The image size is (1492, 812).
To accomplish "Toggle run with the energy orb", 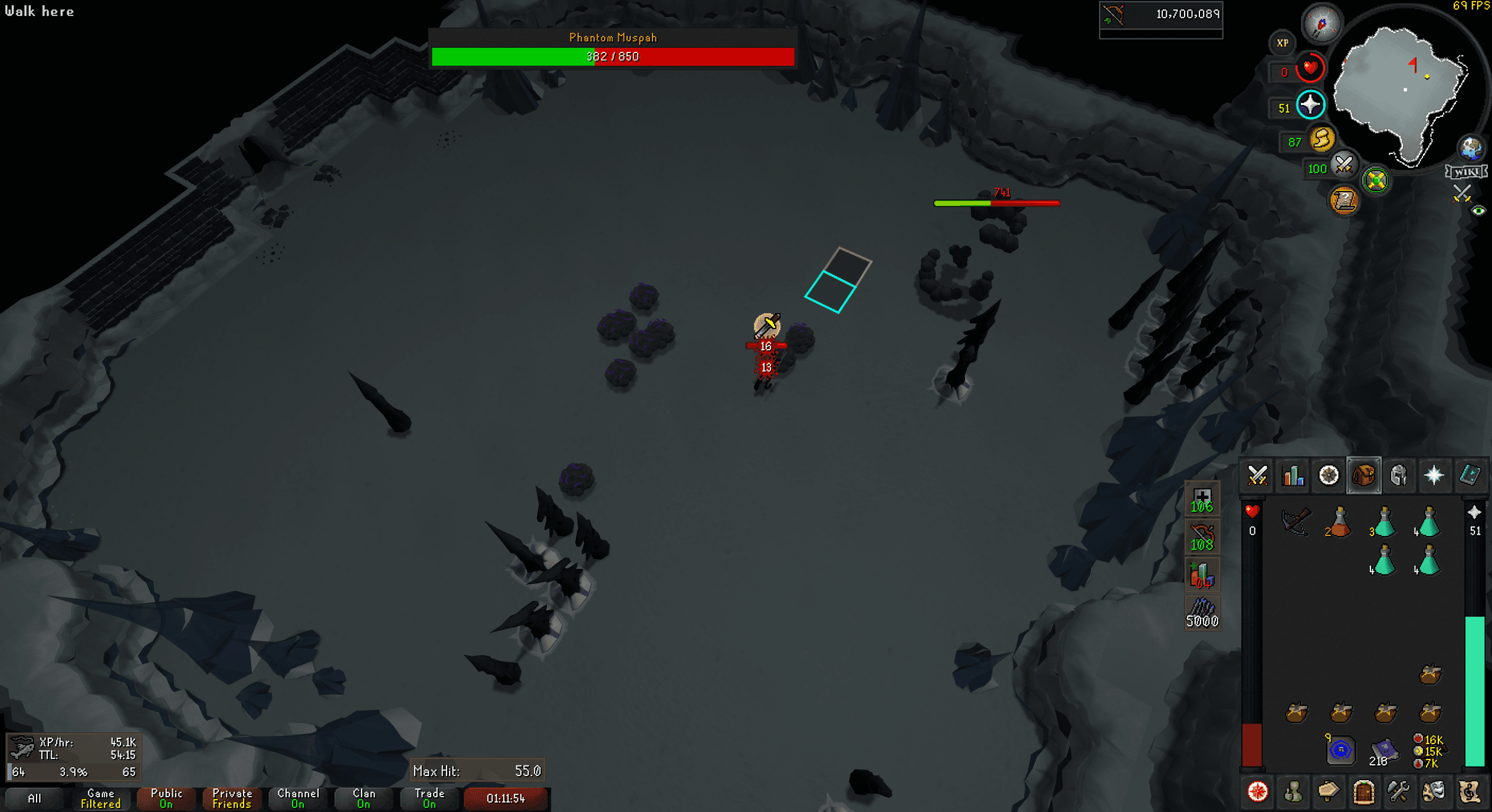I will 1323,140.
